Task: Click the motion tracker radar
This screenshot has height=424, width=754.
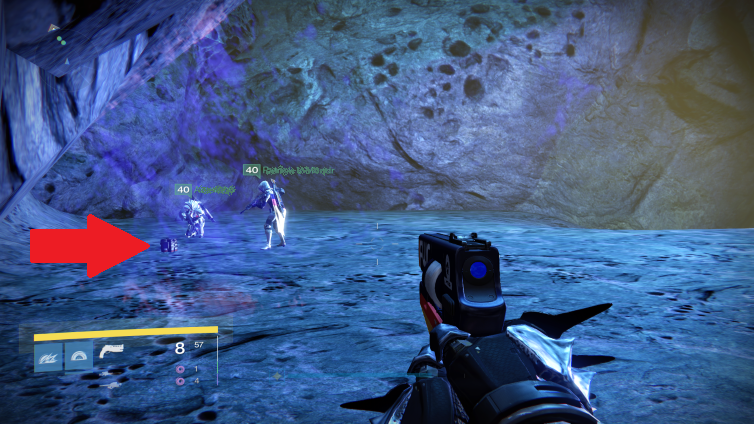Action: pos(58,42)
